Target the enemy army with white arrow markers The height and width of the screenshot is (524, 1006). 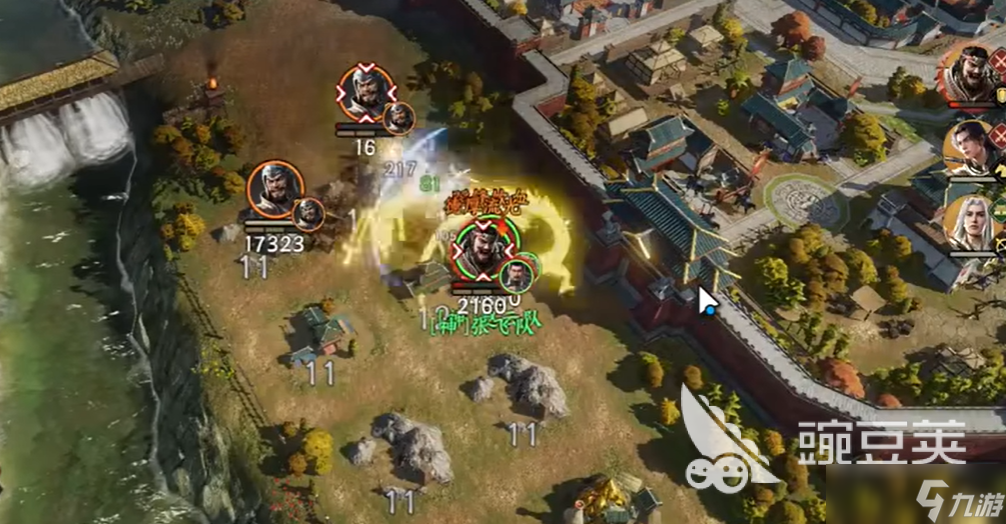pyautogui.click(x=367, y=93)
